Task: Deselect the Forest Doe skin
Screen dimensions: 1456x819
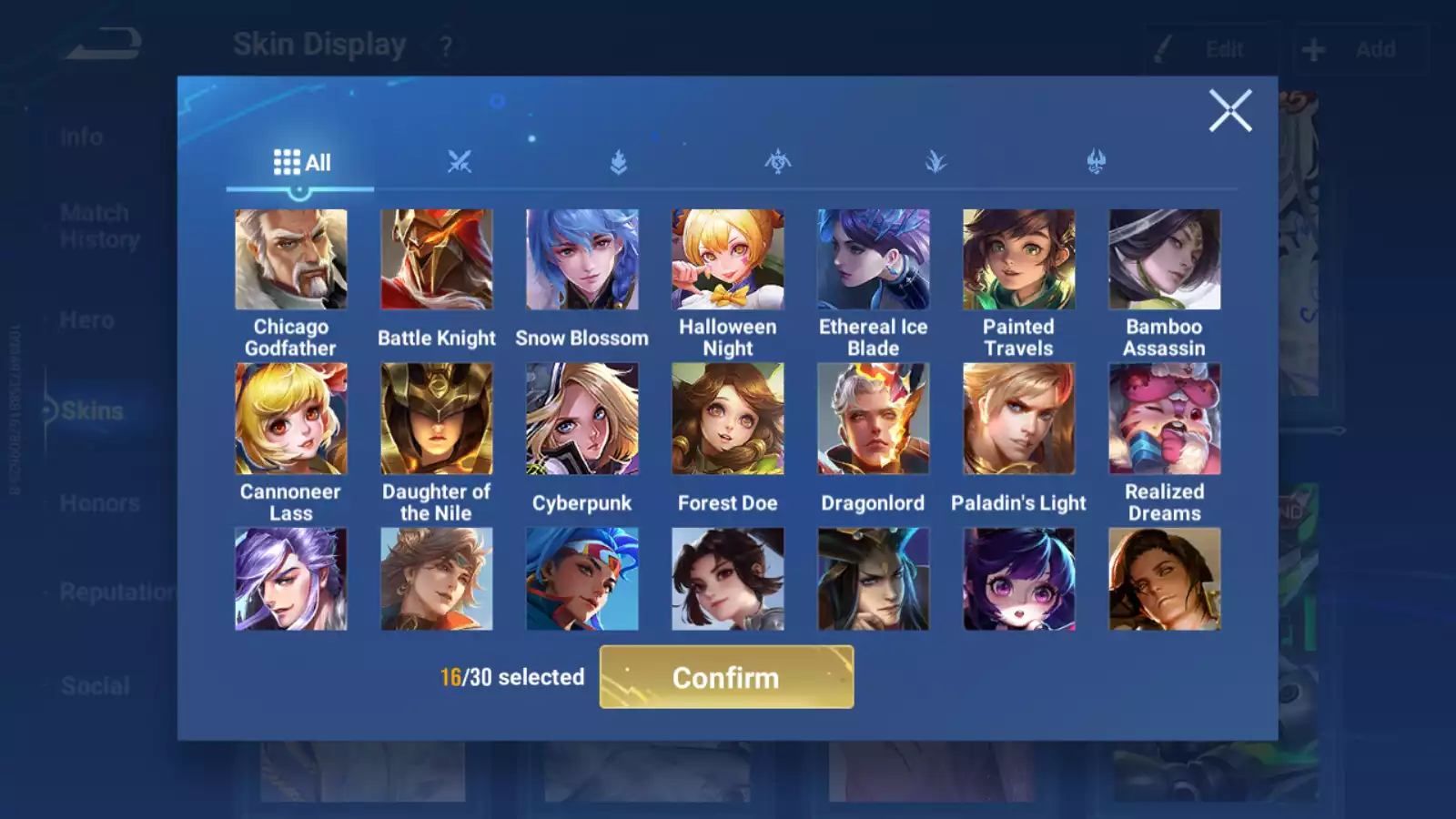Action: pyautogui.click(x=728, y=418)
